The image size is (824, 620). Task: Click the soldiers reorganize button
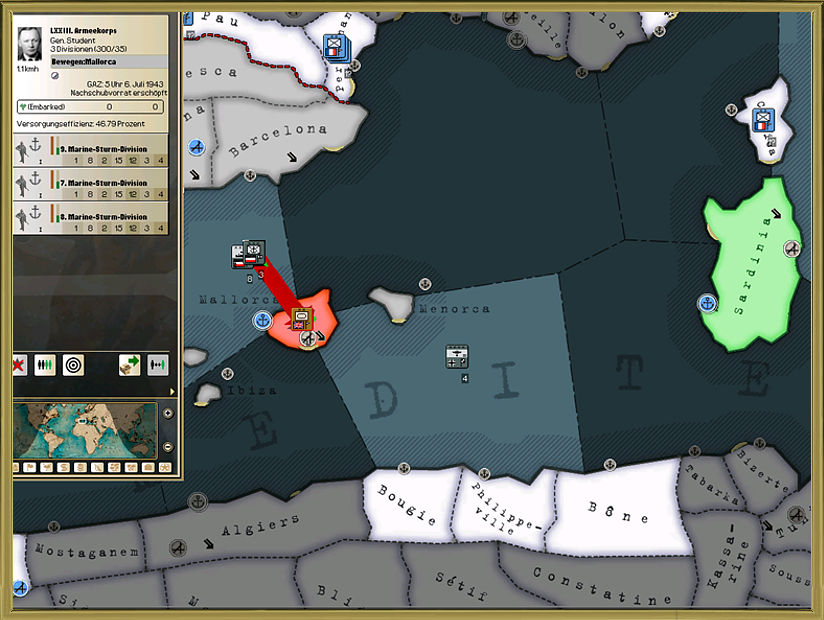pyautogui.click(x=45, y=365)
